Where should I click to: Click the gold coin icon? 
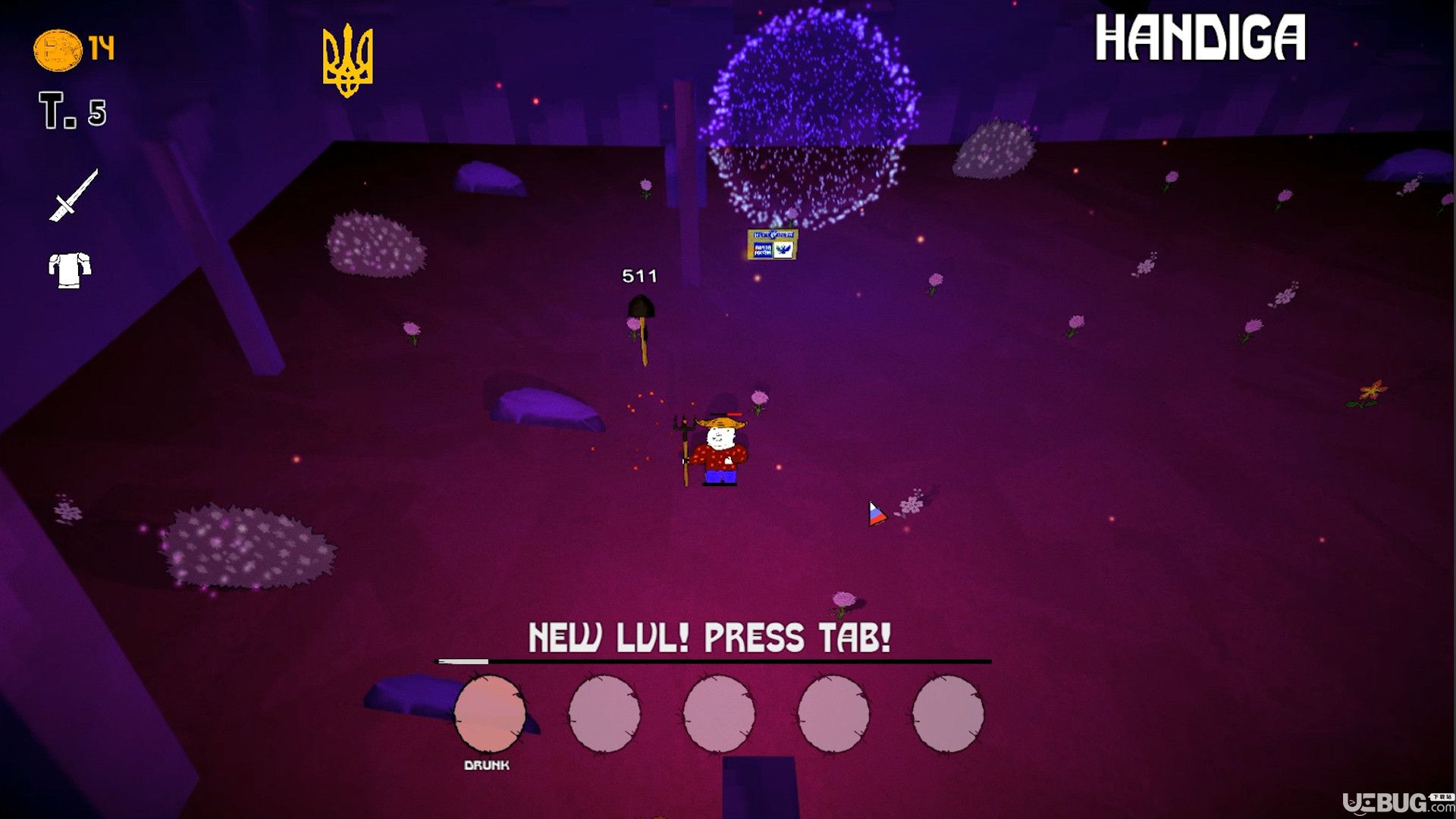point(58,50)
